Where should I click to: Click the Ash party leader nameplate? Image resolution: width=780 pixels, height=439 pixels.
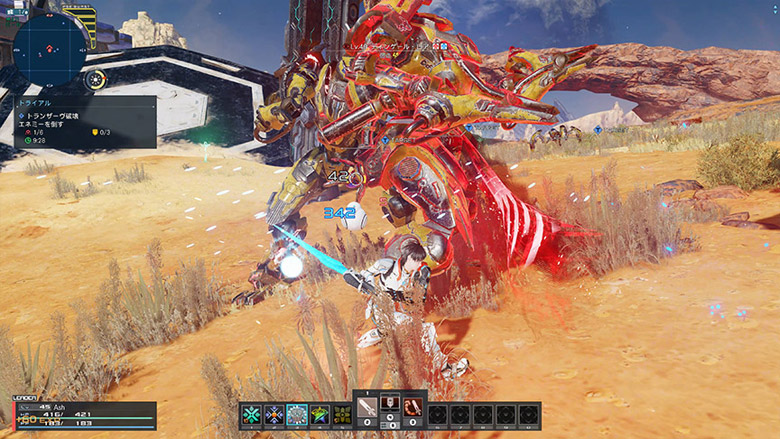60,406
